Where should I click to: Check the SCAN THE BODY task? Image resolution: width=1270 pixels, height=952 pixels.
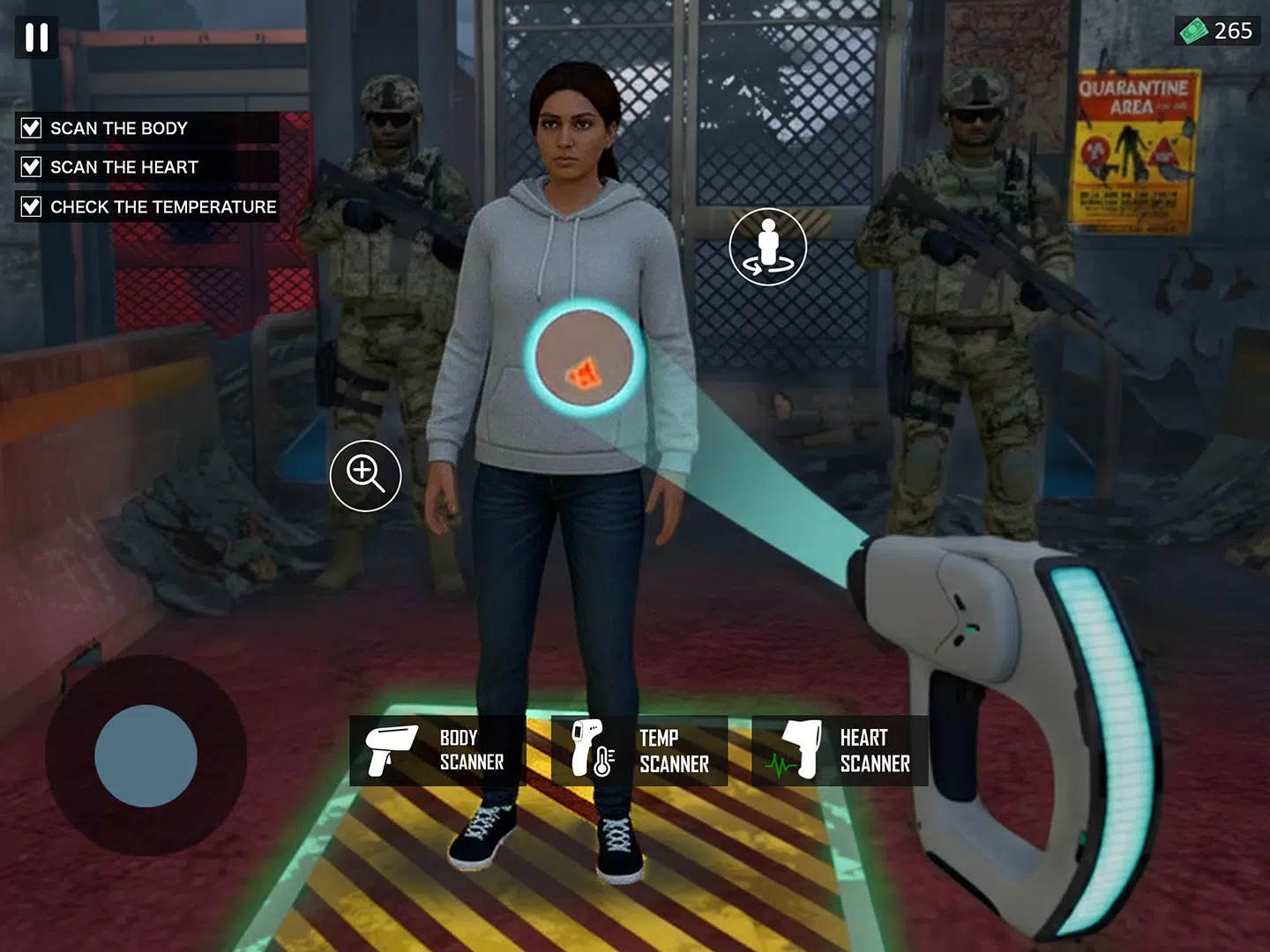(31, 128)
